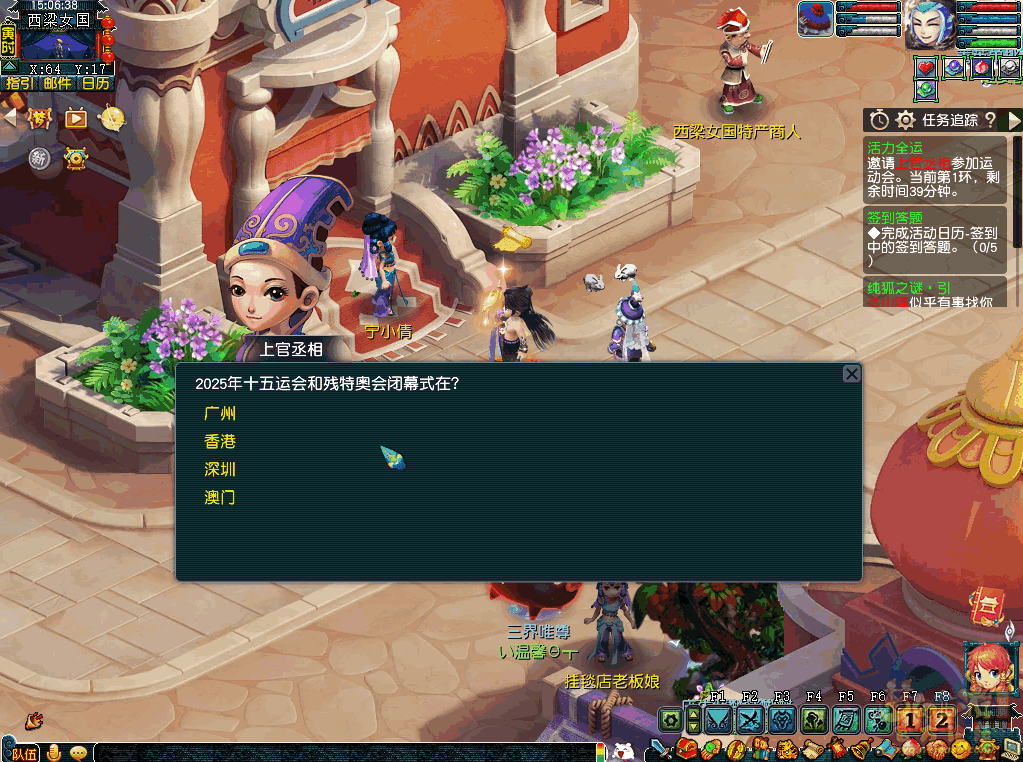Select 深圳 as the answer
This screenshot has height=762, width=1023.
[x=220, y=469]
